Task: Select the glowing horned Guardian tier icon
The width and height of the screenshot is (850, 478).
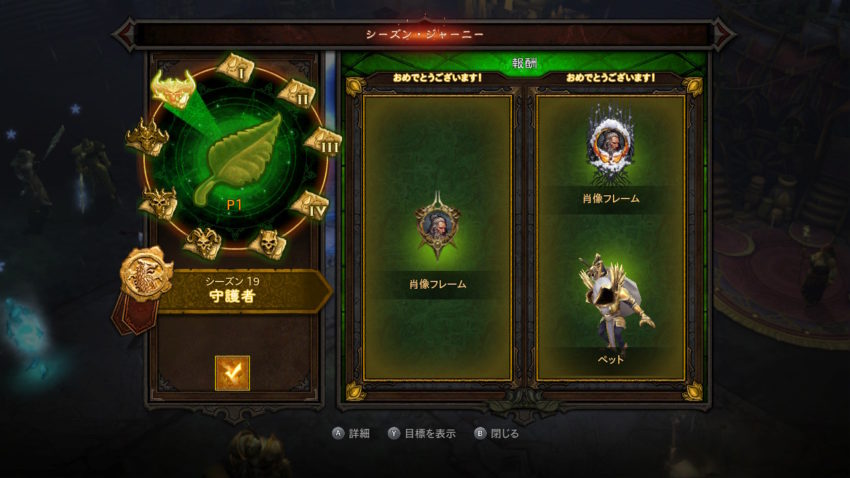Action: 171,88
